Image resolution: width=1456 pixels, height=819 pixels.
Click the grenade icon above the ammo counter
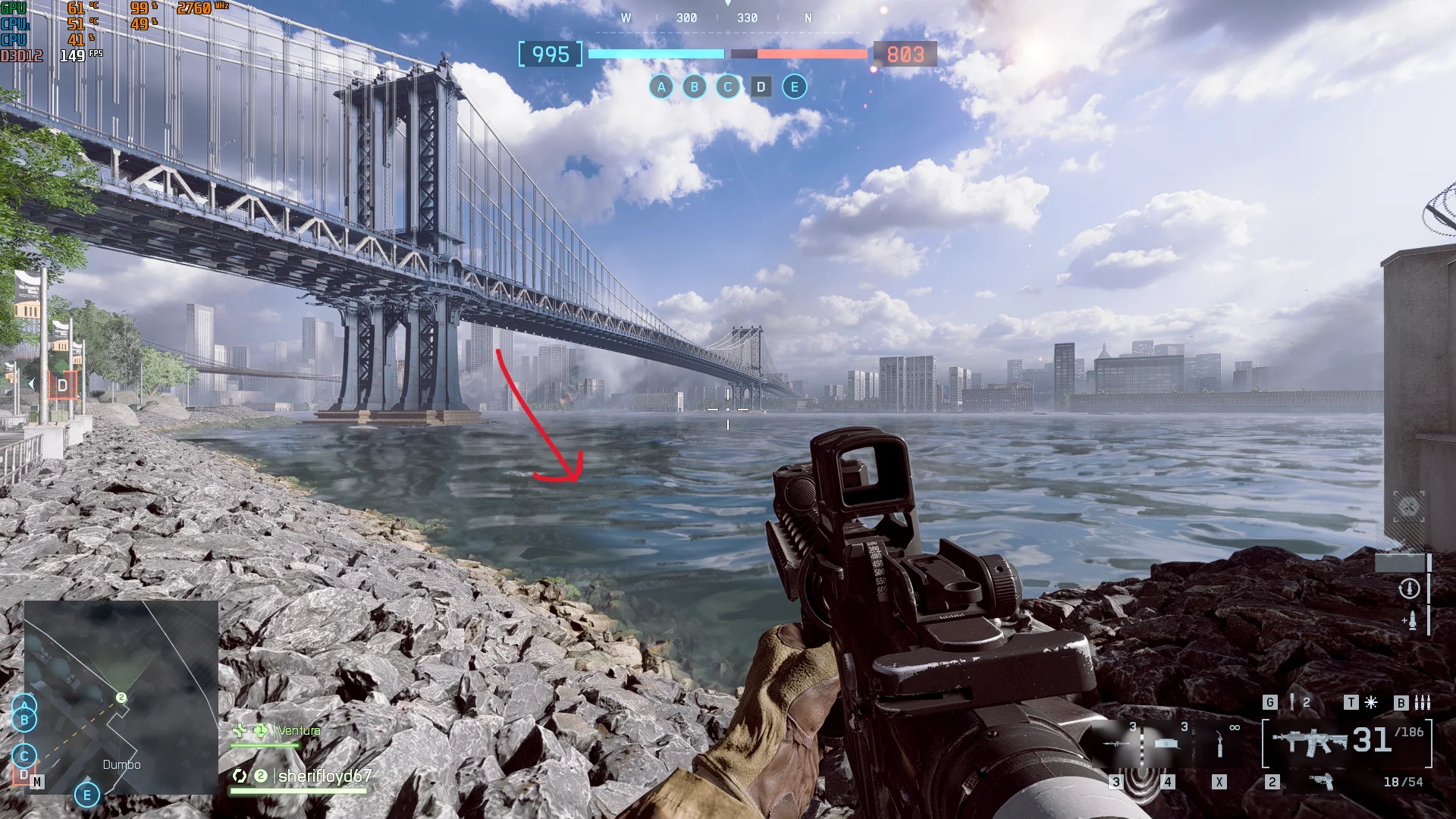point(1292,702)
